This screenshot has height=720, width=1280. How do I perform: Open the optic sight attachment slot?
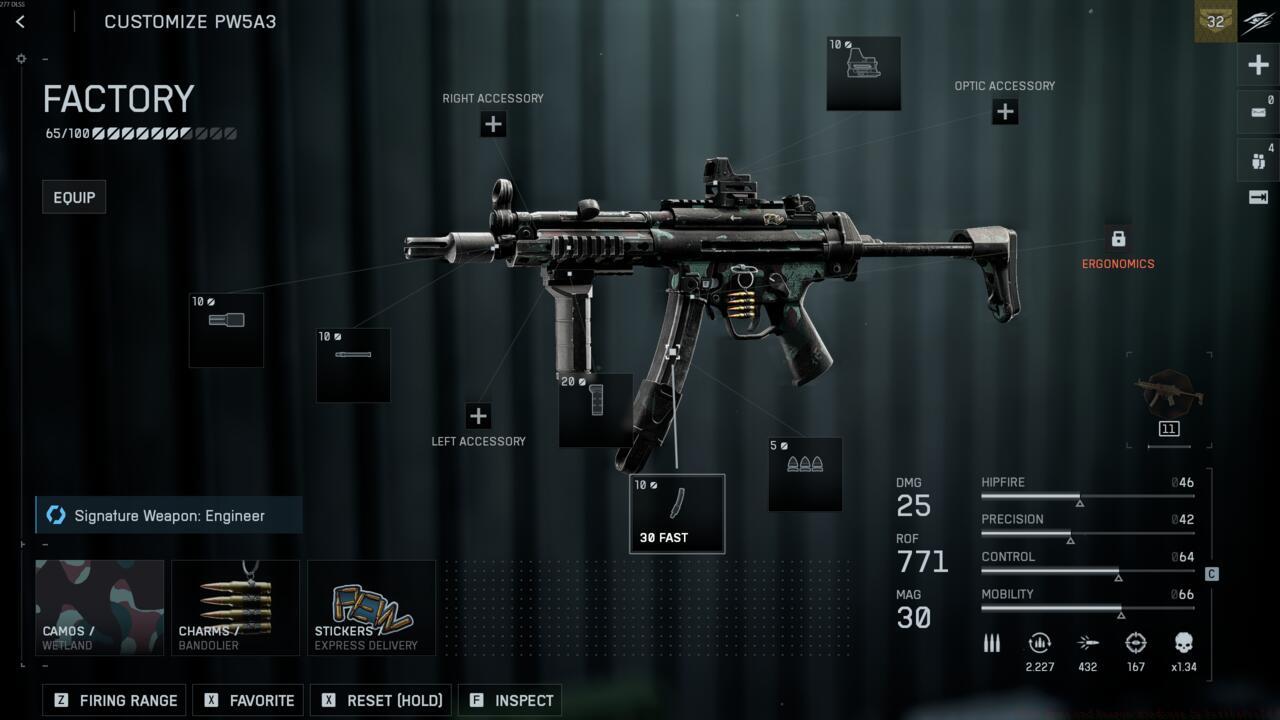coord(863,73)
